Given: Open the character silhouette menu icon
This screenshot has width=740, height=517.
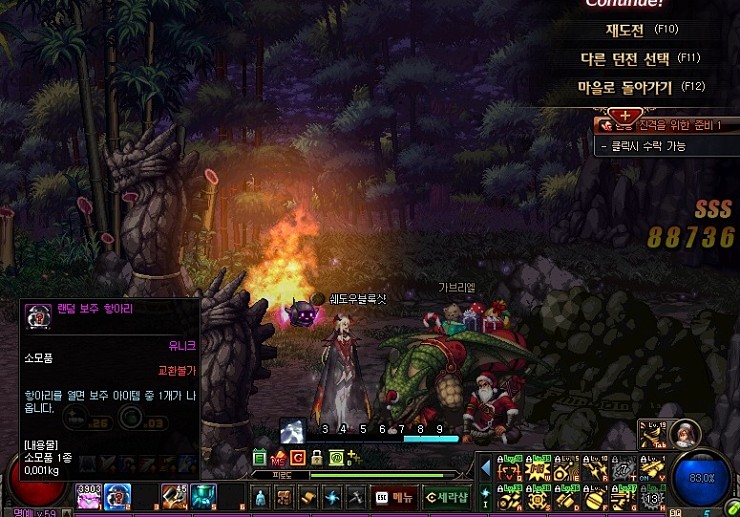Looking at the screenshot, I should (x=260, y=496).
